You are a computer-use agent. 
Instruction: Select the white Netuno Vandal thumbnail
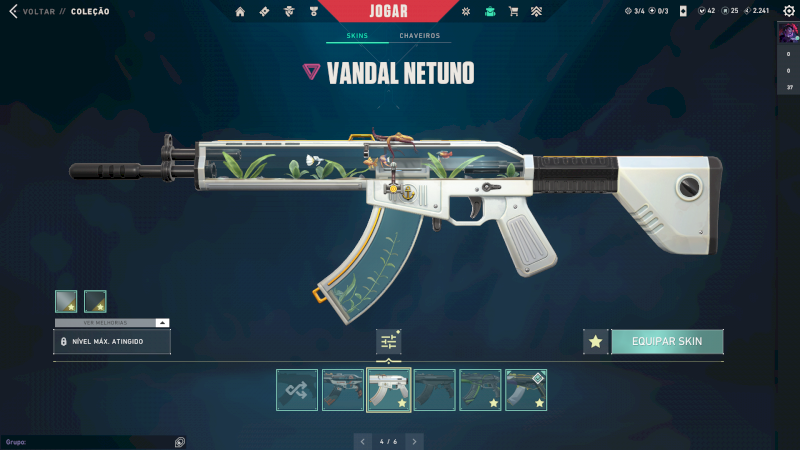pos(389,390)
